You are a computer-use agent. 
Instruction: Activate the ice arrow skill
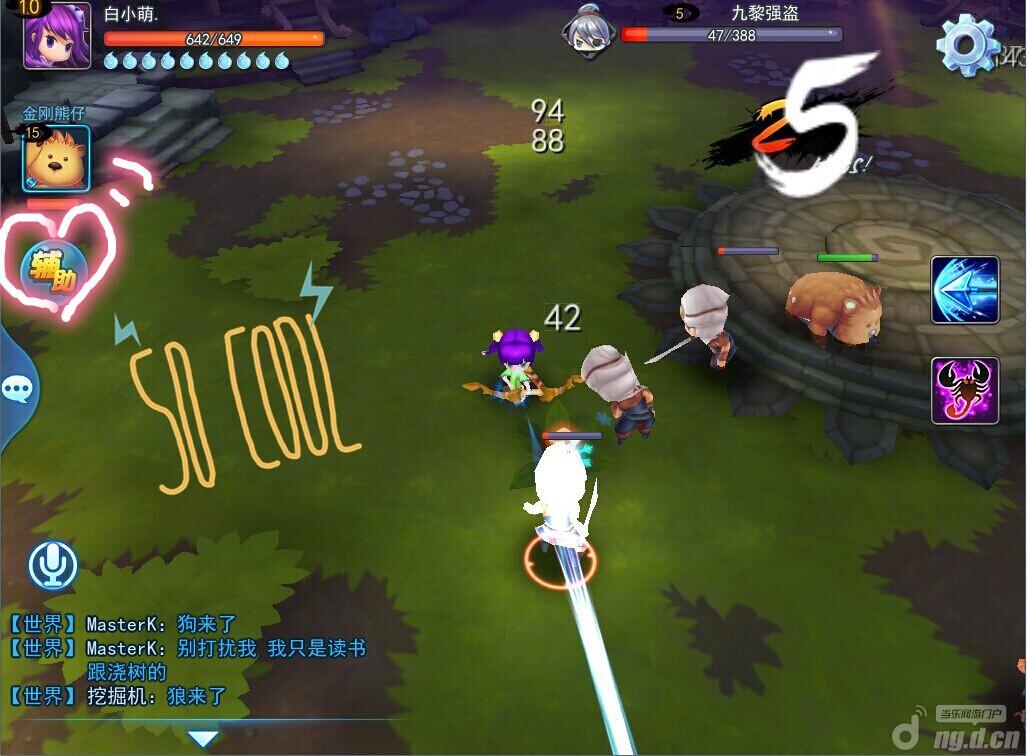click(x=965, y=290)
